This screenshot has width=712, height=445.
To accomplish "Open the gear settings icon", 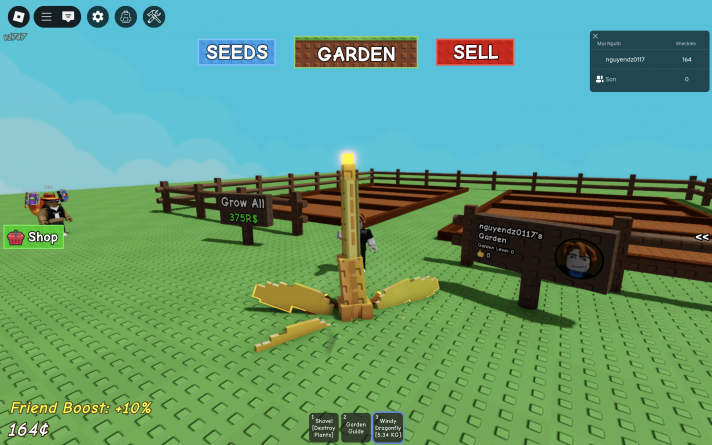I will [x=97, y=16].
